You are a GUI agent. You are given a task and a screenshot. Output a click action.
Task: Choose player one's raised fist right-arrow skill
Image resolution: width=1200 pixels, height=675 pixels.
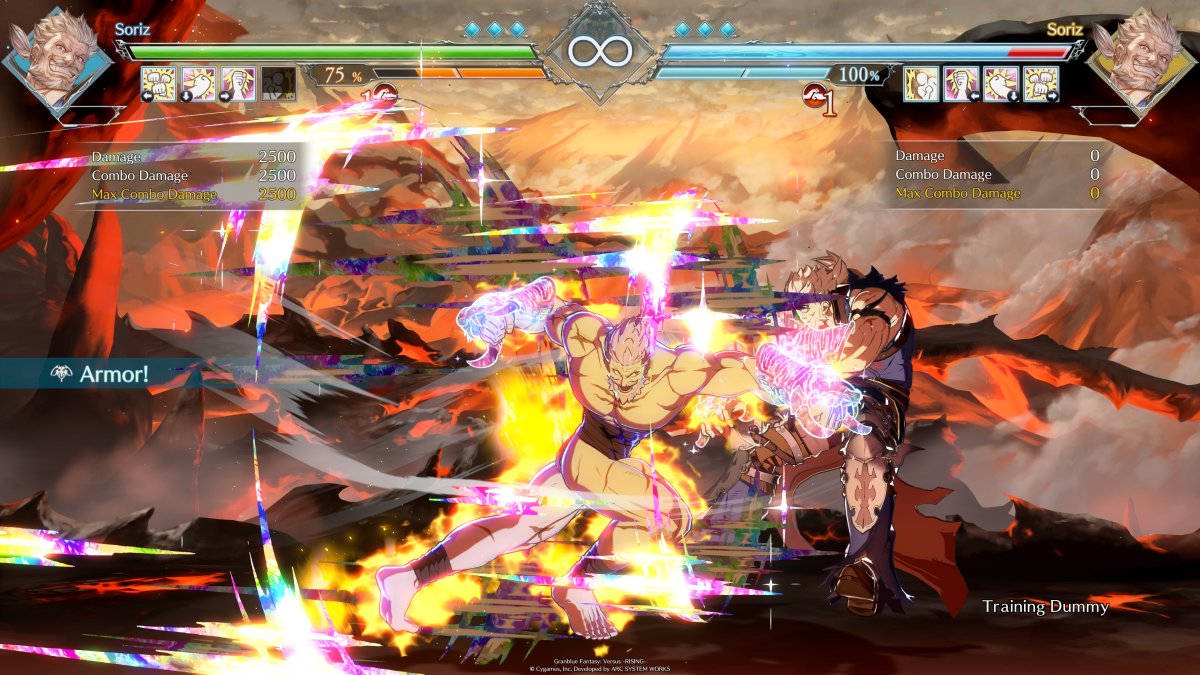[x=238, y=84]
